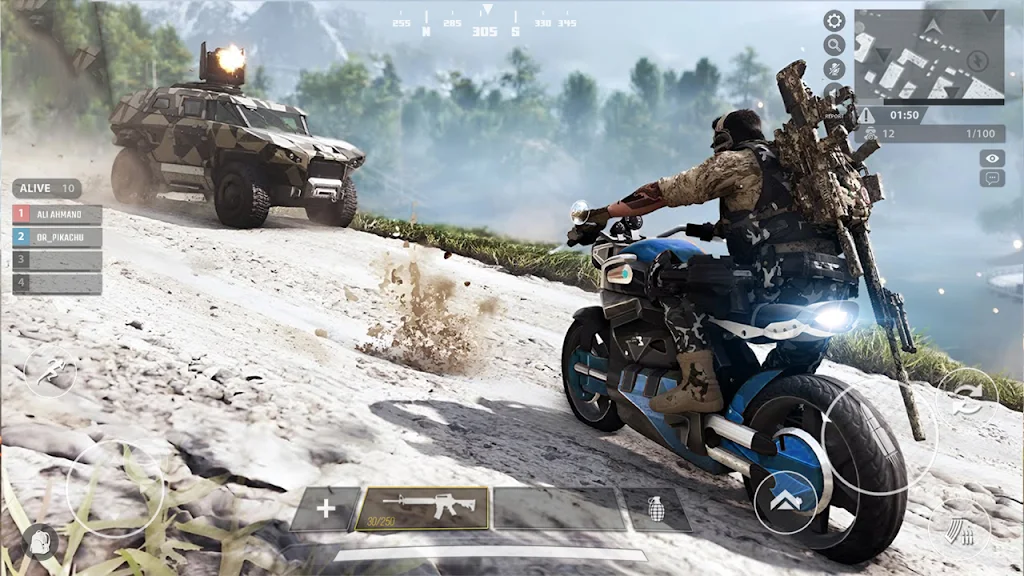Tap the double-chevron jump button
This screenshot has width=1024, height=576.
785,501
